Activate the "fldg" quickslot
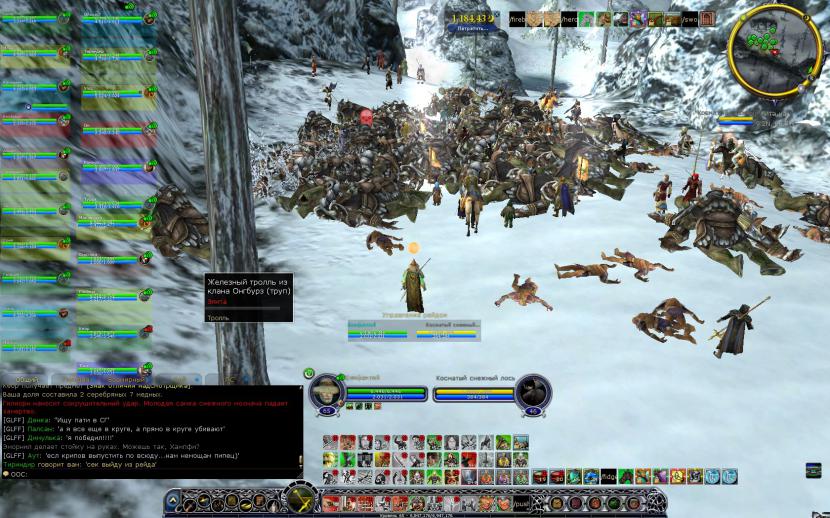The height and width of the screenshot is (518, 830). (608, 477)
